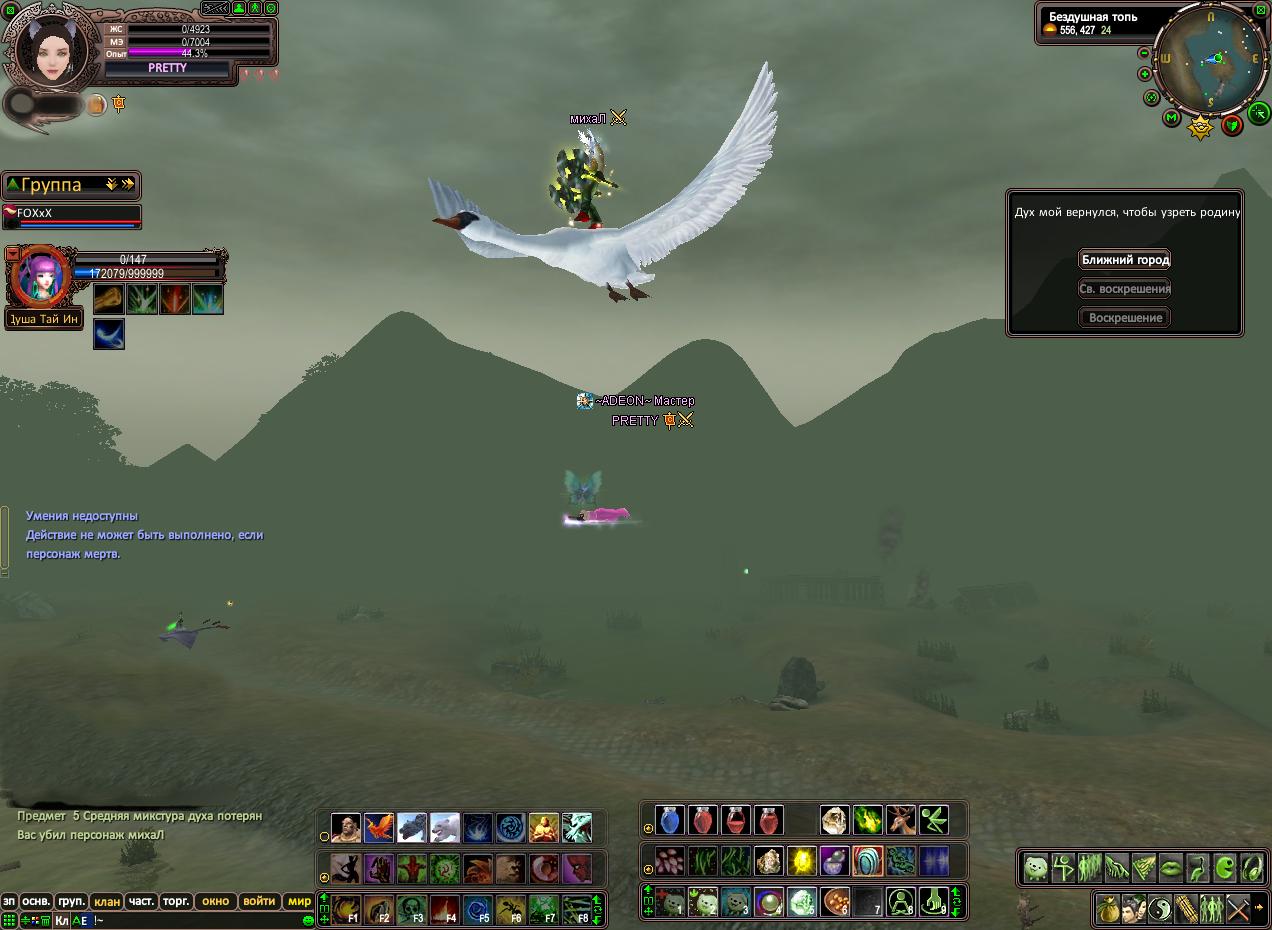Select the deer mount icon
Viewport: 1272px width, 930px height.
[x=900, y=821]
